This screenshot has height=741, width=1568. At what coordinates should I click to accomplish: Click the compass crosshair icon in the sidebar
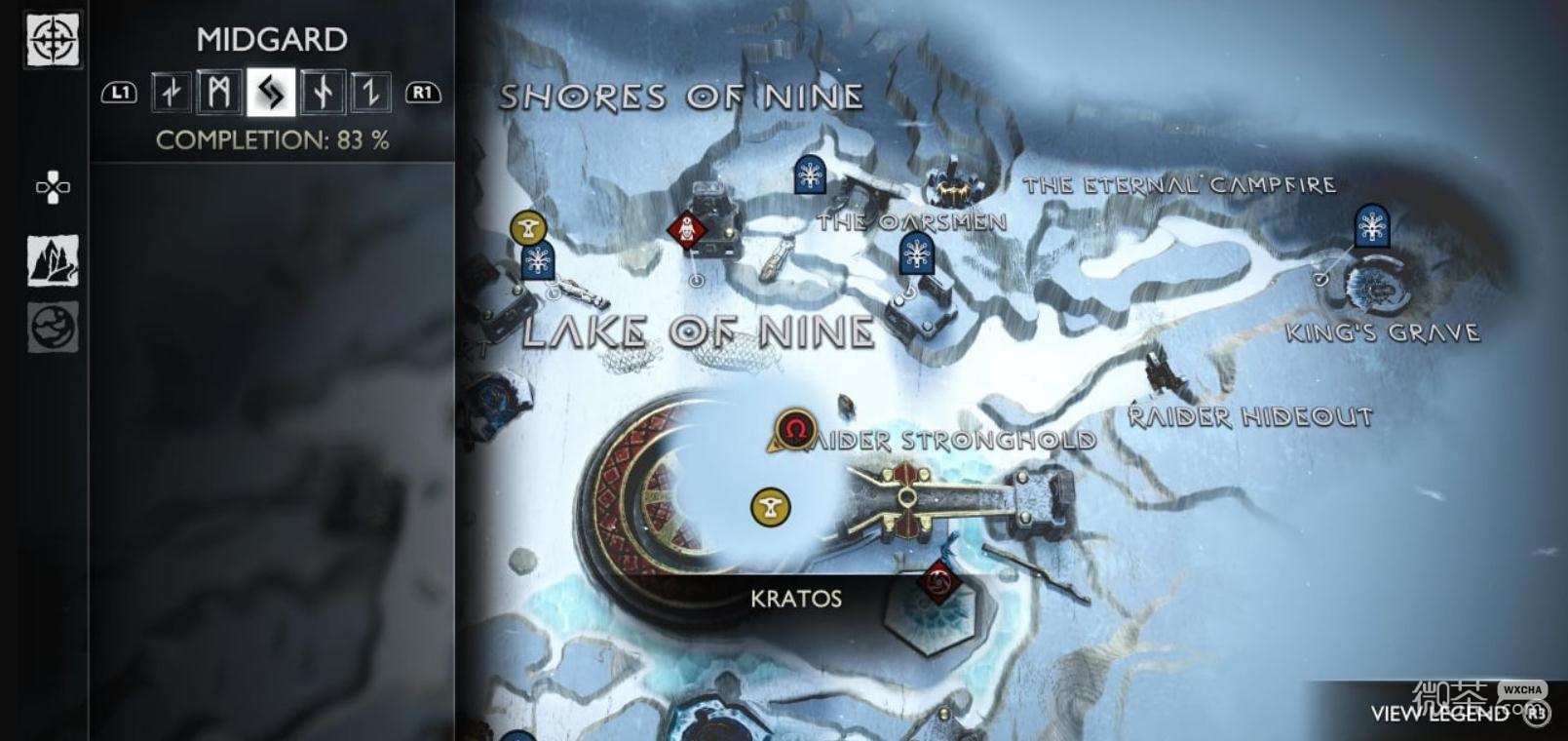coord(53,40)
